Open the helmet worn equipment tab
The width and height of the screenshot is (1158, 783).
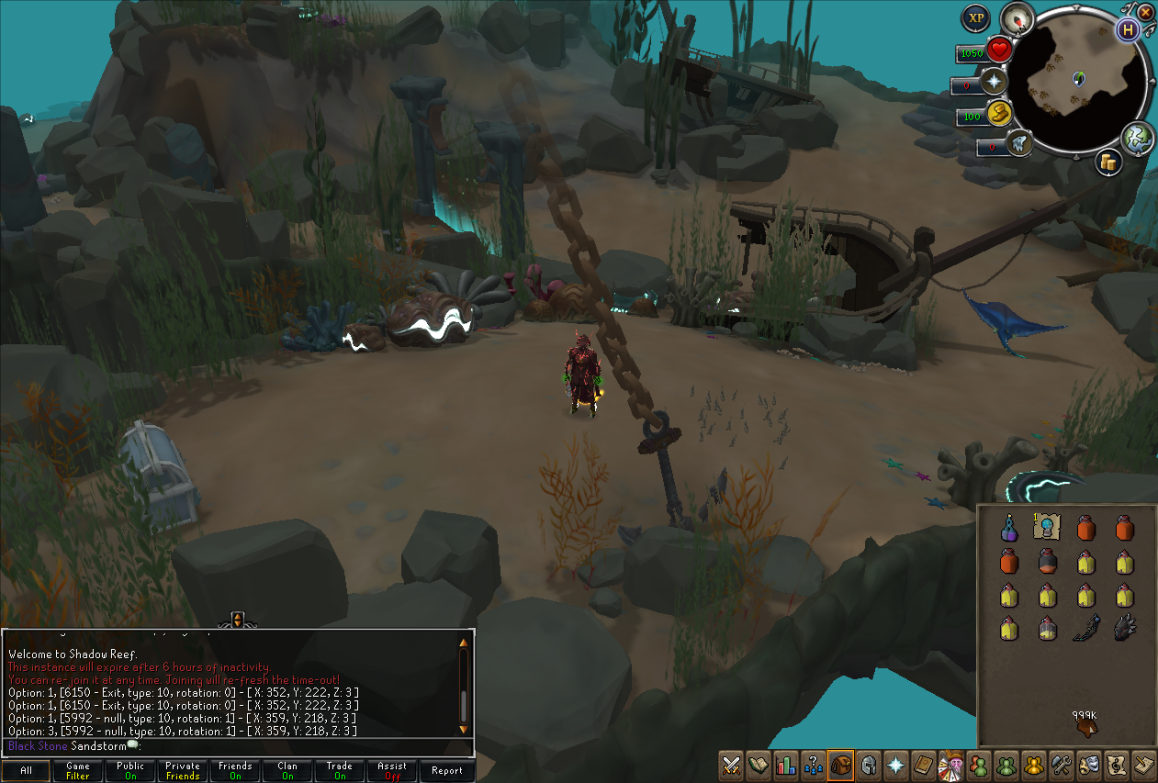(x=868, y=765)
